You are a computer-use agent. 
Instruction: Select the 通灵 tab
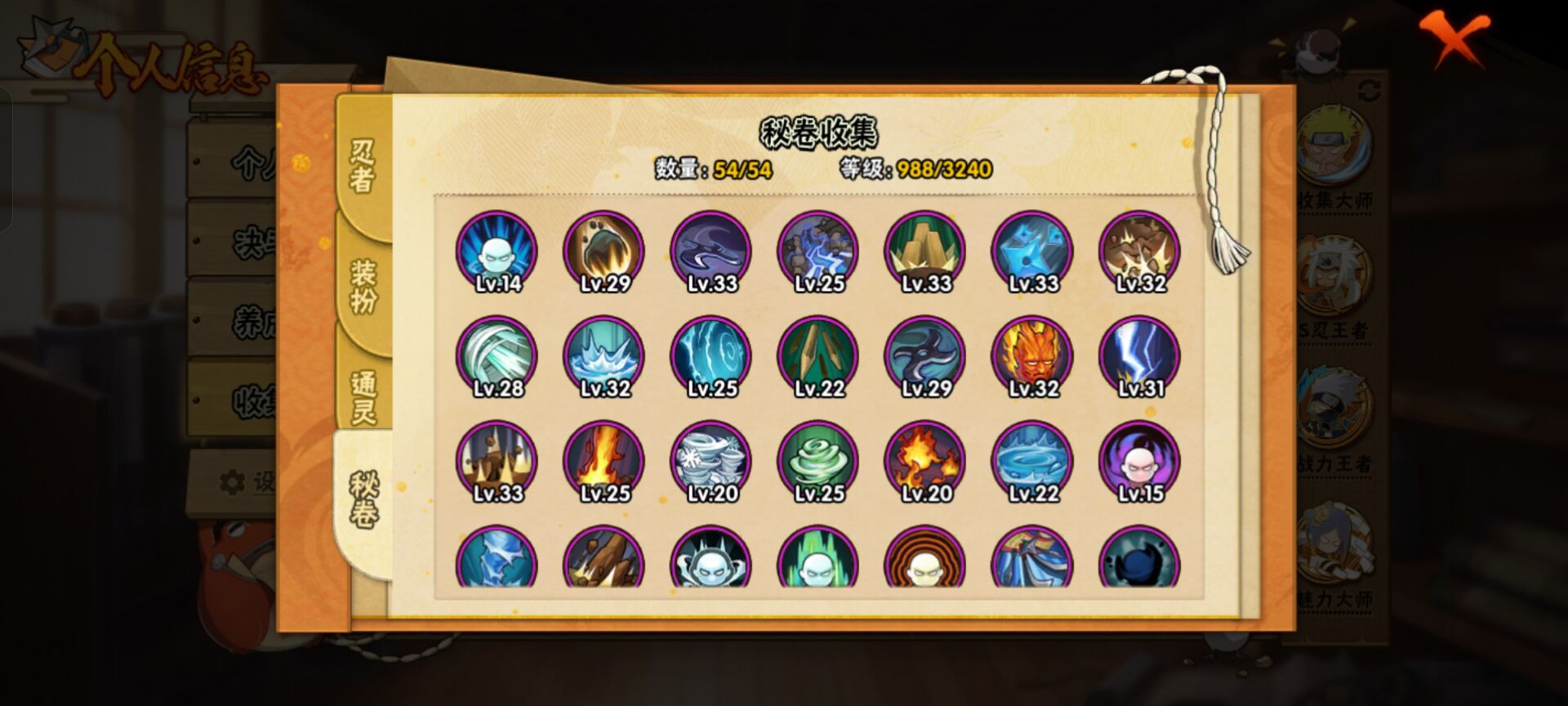click(x=363, y=396)
